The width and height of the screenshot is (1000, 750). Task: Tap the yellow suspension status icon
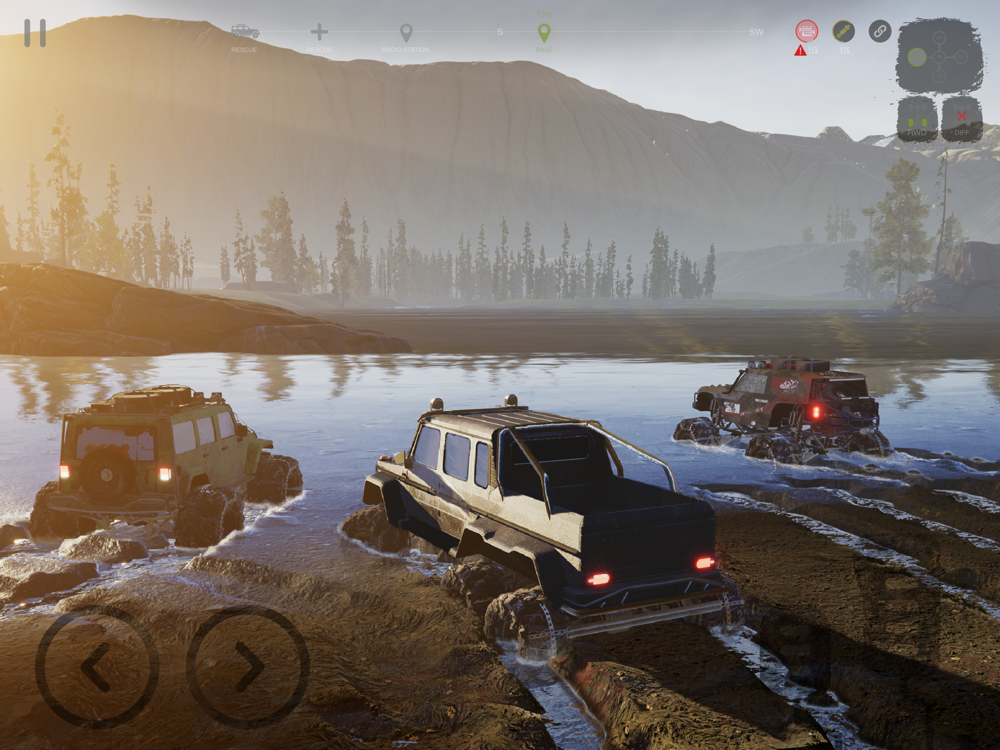point(844,31)
